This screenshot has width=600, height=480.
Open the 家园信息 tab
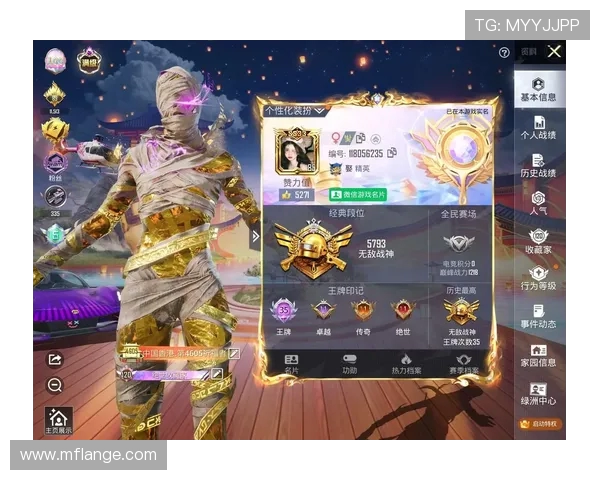538,355
